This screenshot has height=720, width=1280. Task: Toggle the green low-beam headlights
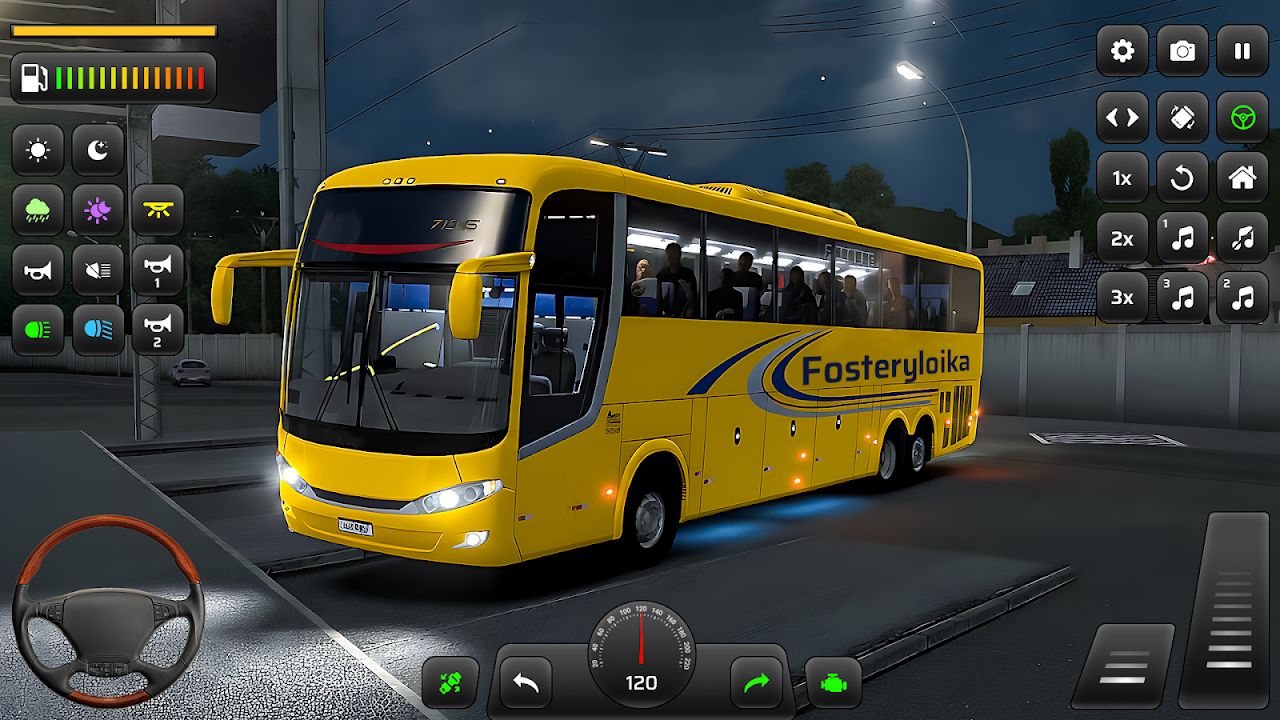point(38,329)
